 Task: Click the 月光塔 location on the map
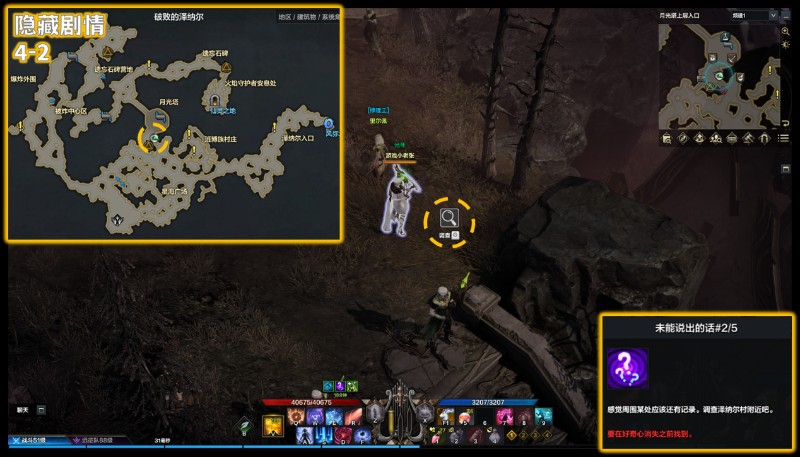pyautogui.click(x=169, y=101)
